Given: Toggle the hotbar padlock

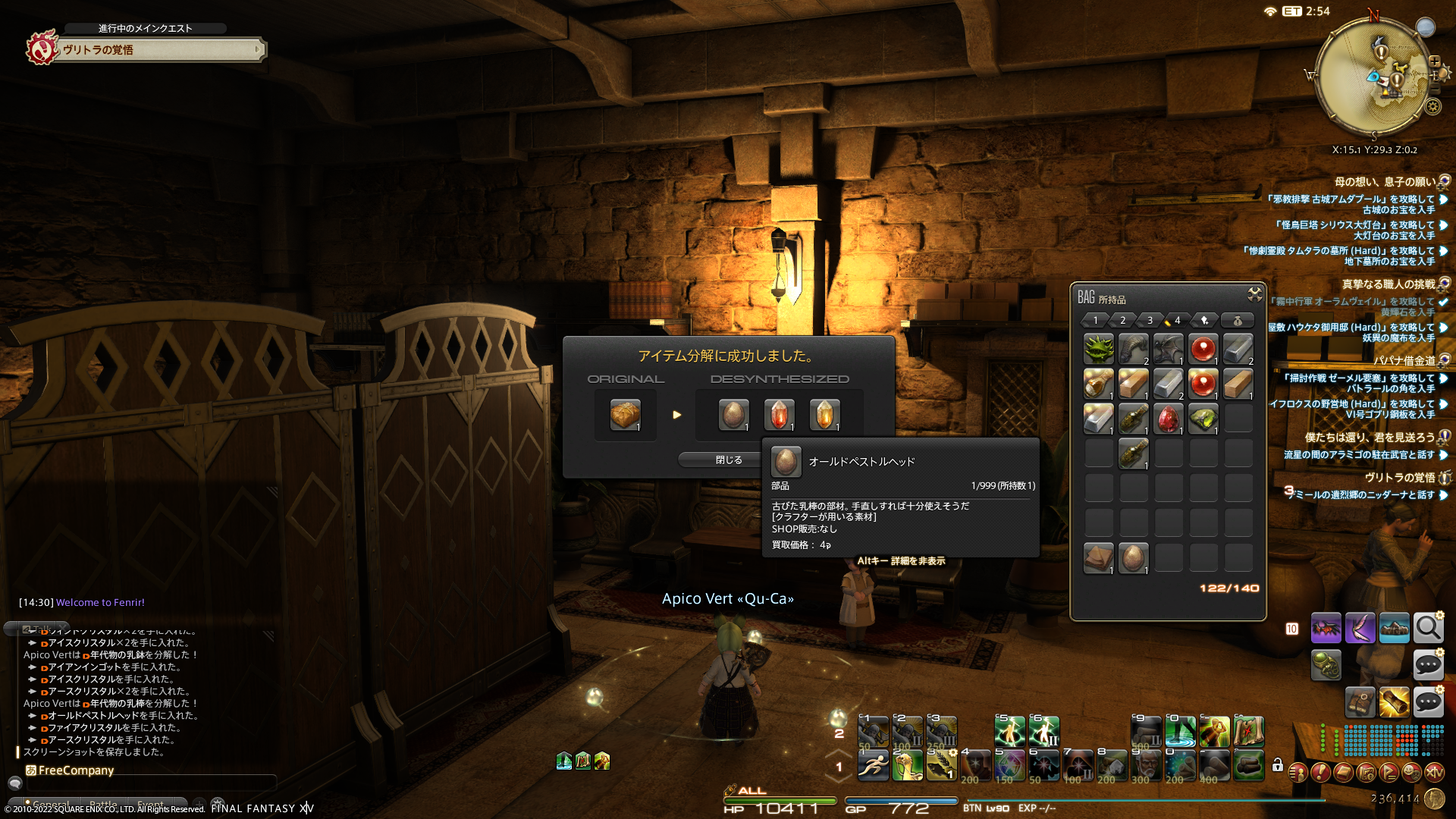Looking at the screenshot, I should 1277,765.
